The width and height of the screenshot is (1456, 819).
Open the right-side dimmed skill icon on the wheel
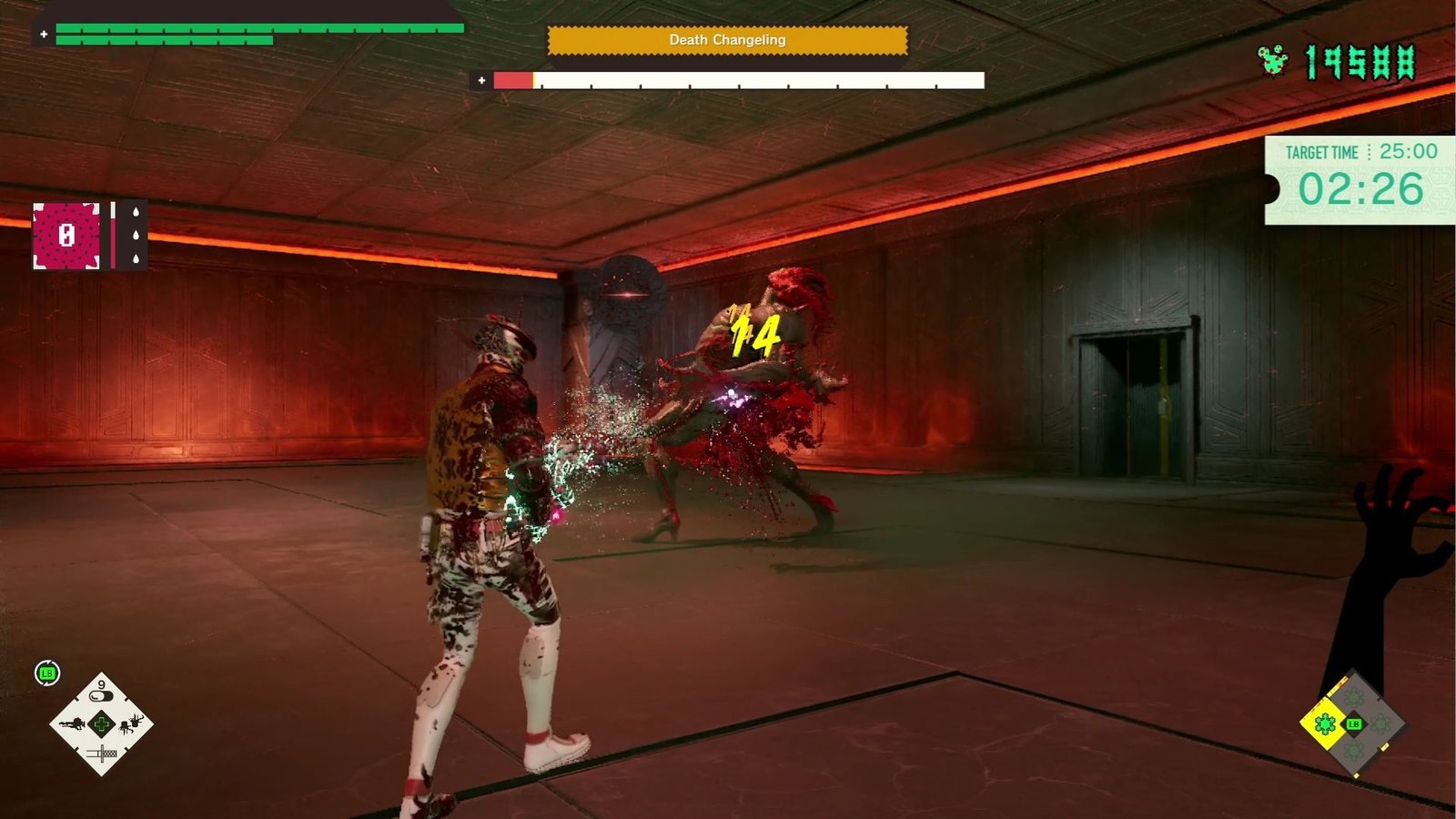coord(1380,723)
